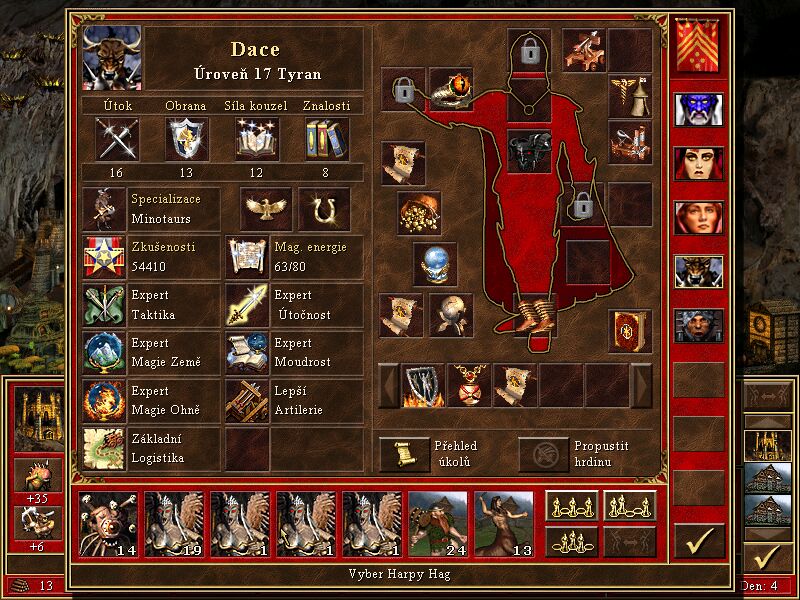Switch to the blue-faced hero portrait

point(699,108)
